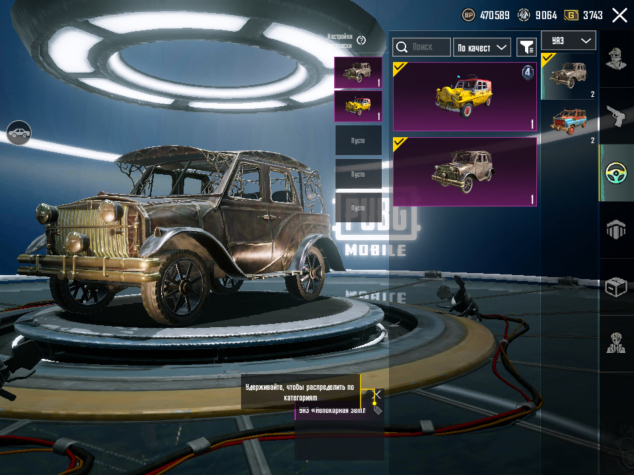This screenshot has height=475, width=634.
Task: Open the УАЗ vehicle type dropdown
Action: pos(568,40)
